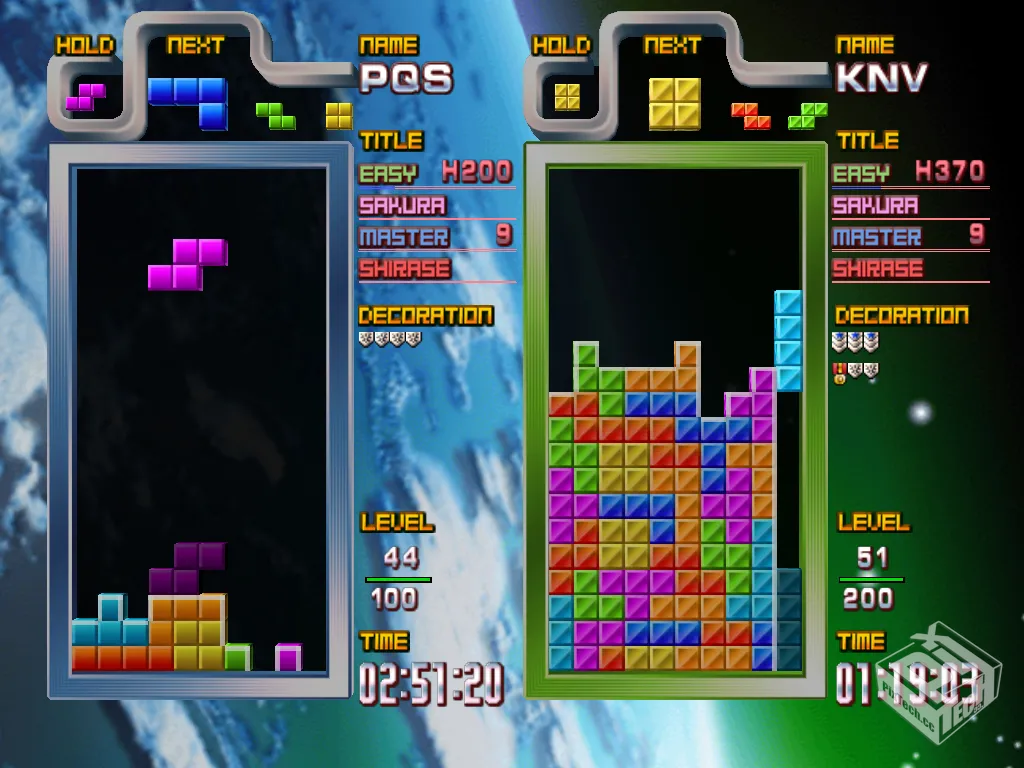
Task: Select the yellow square in KNV's hold box
Action: (x=567, y=96)
